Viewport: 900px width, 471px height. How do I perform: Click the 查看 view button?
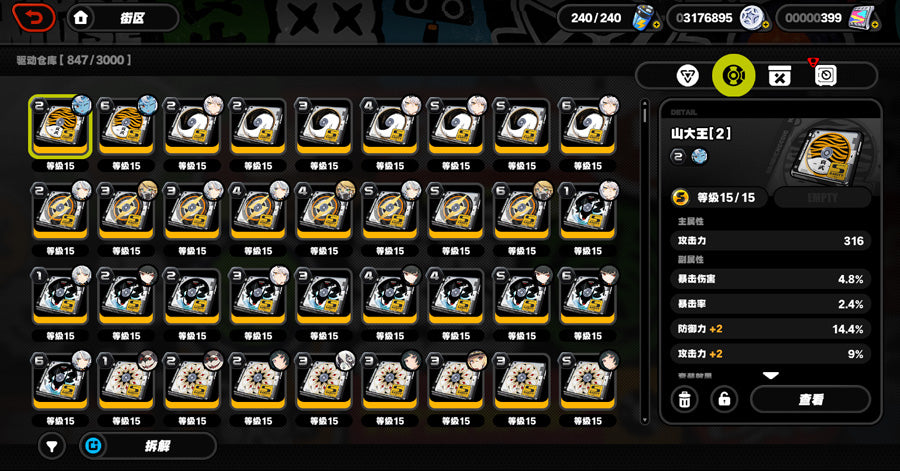tap(810, 399)
